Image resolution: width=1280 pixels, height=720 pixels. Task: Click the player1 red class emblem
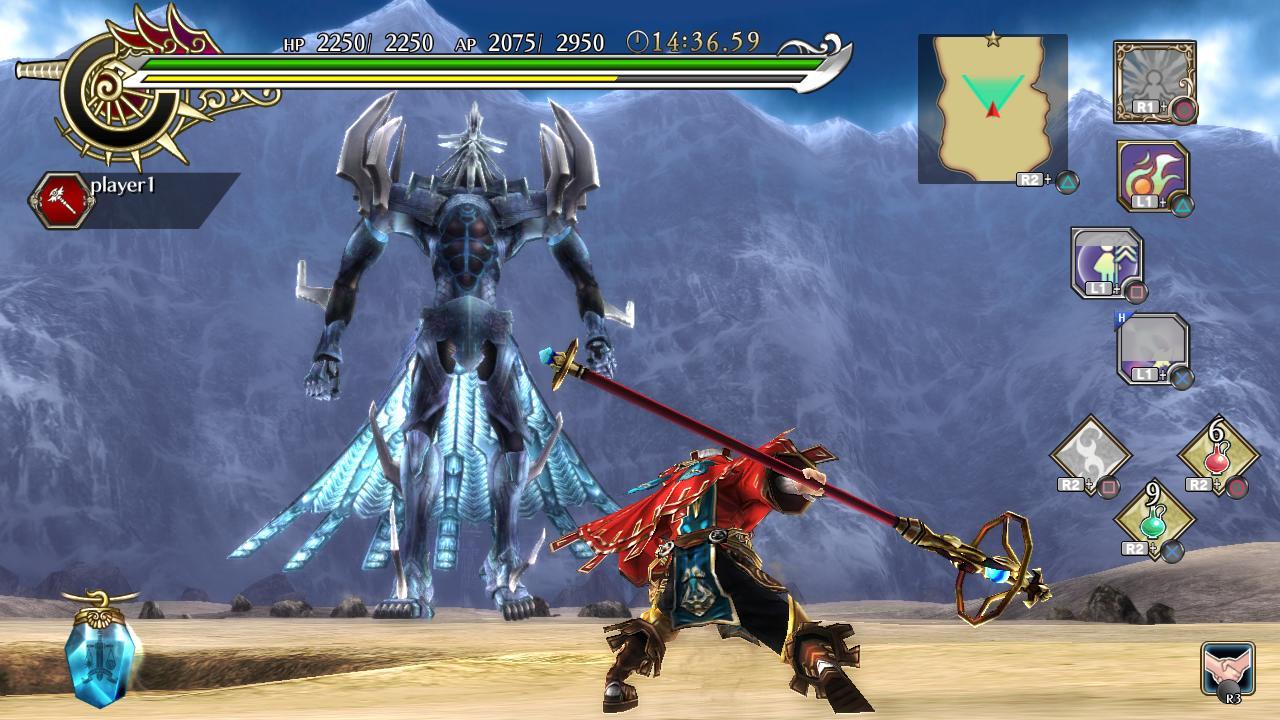click(x=59, y=200)
